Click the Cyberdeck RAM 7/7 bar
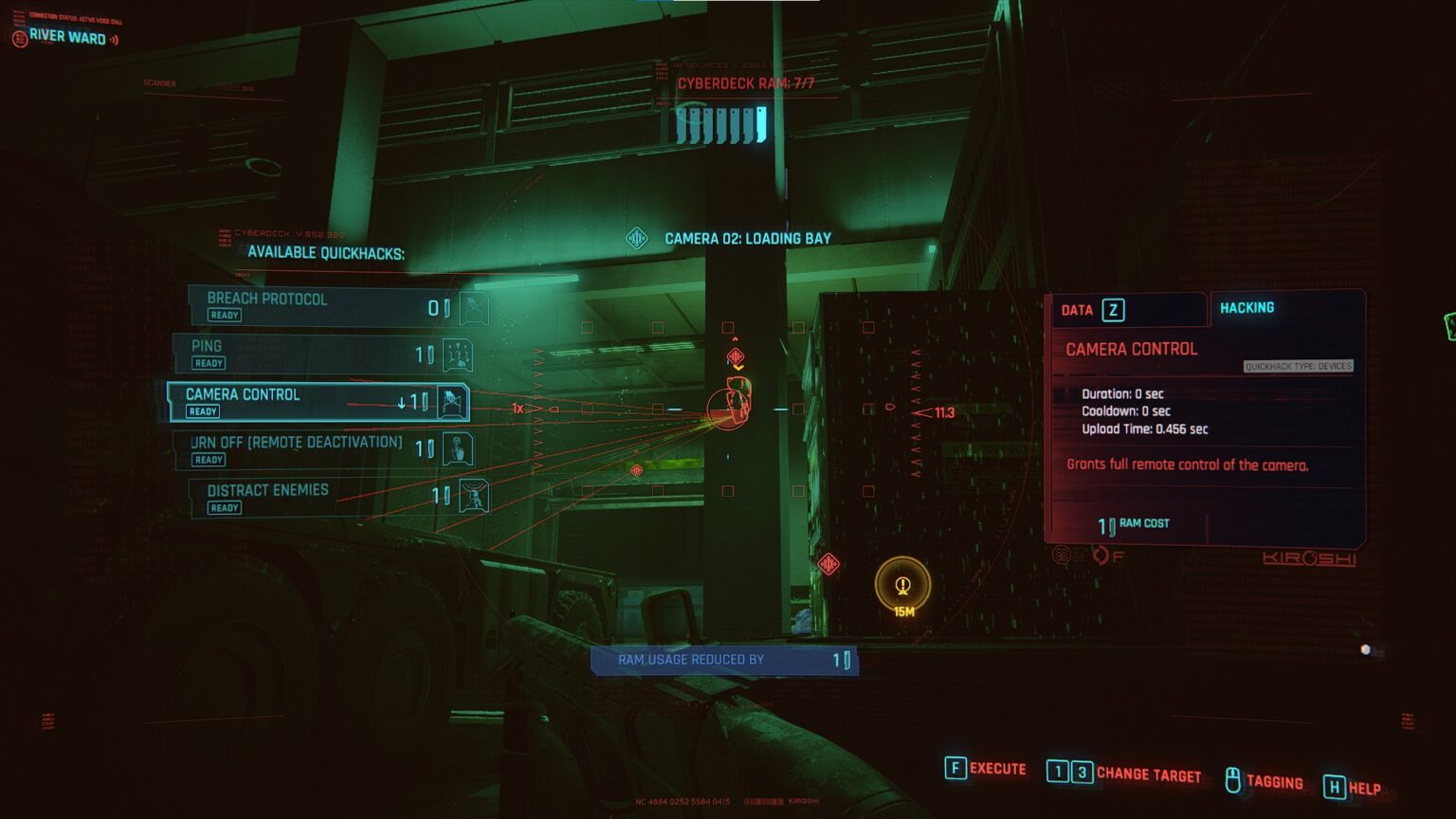This screenshot has width=1456, height=819. click(720, 118)
